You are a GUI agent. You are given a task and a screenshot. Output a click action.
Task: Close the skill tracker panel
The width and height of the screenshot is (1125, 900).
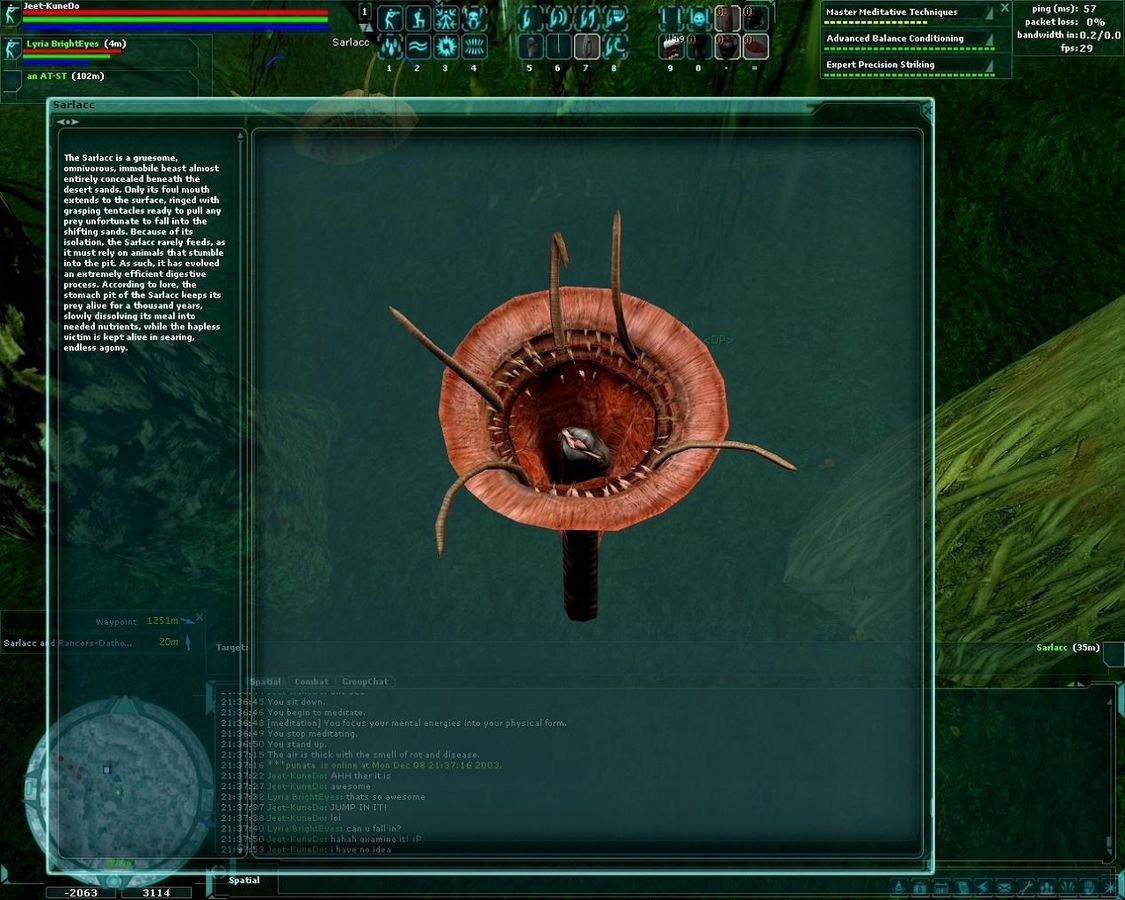pos(1005,8)
